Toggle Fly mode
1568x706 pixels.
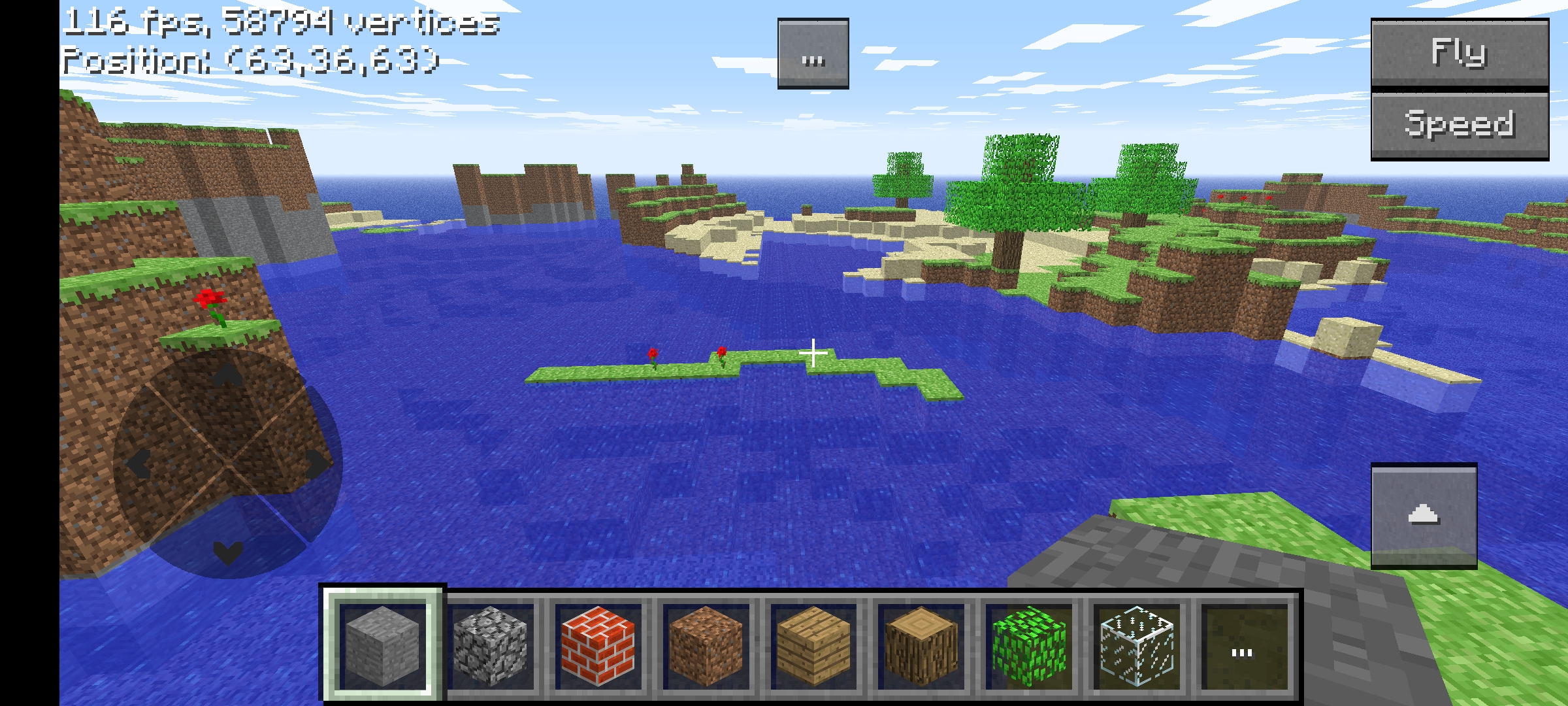[1461, 54]
